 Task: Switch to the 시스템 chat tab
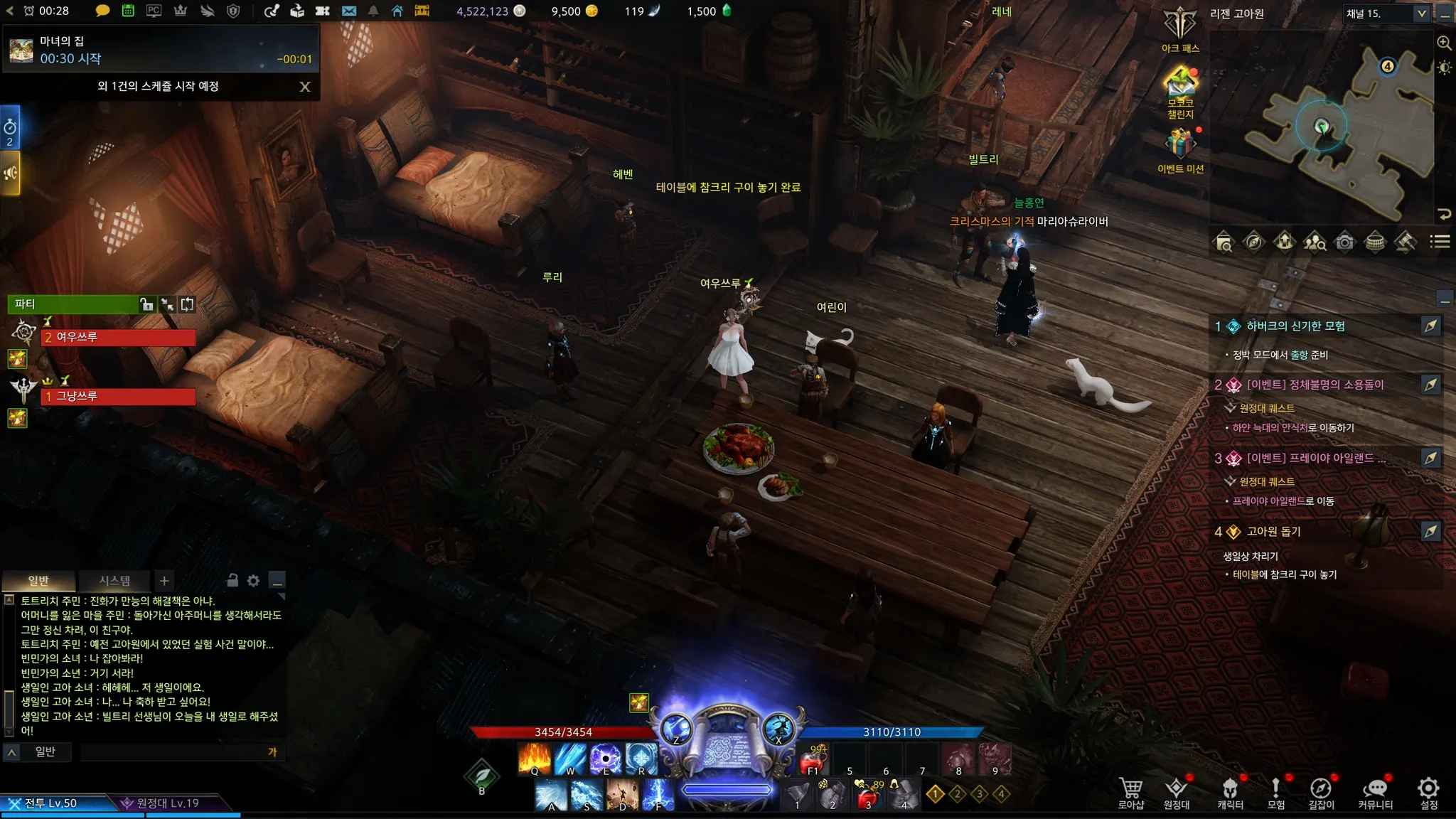[x=114, y=581]
